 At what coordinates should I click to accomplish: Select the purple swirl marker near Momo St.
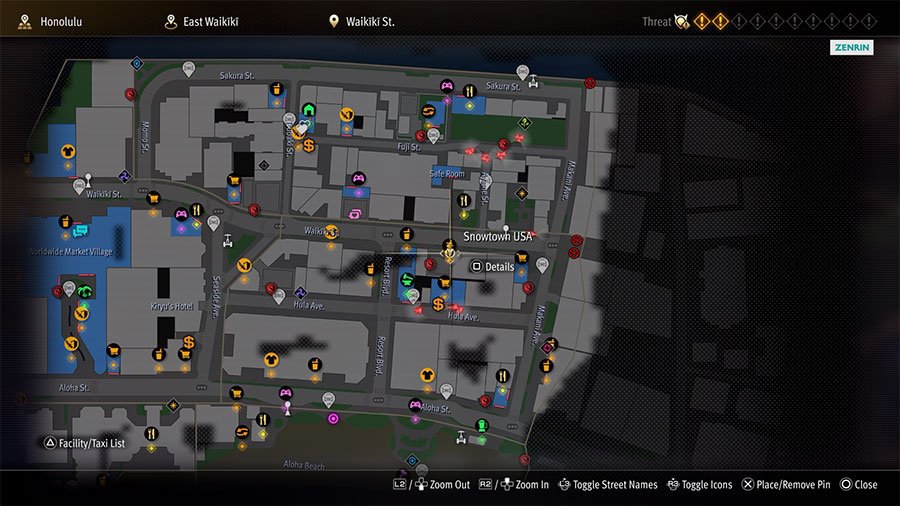(x=123, y=176)
